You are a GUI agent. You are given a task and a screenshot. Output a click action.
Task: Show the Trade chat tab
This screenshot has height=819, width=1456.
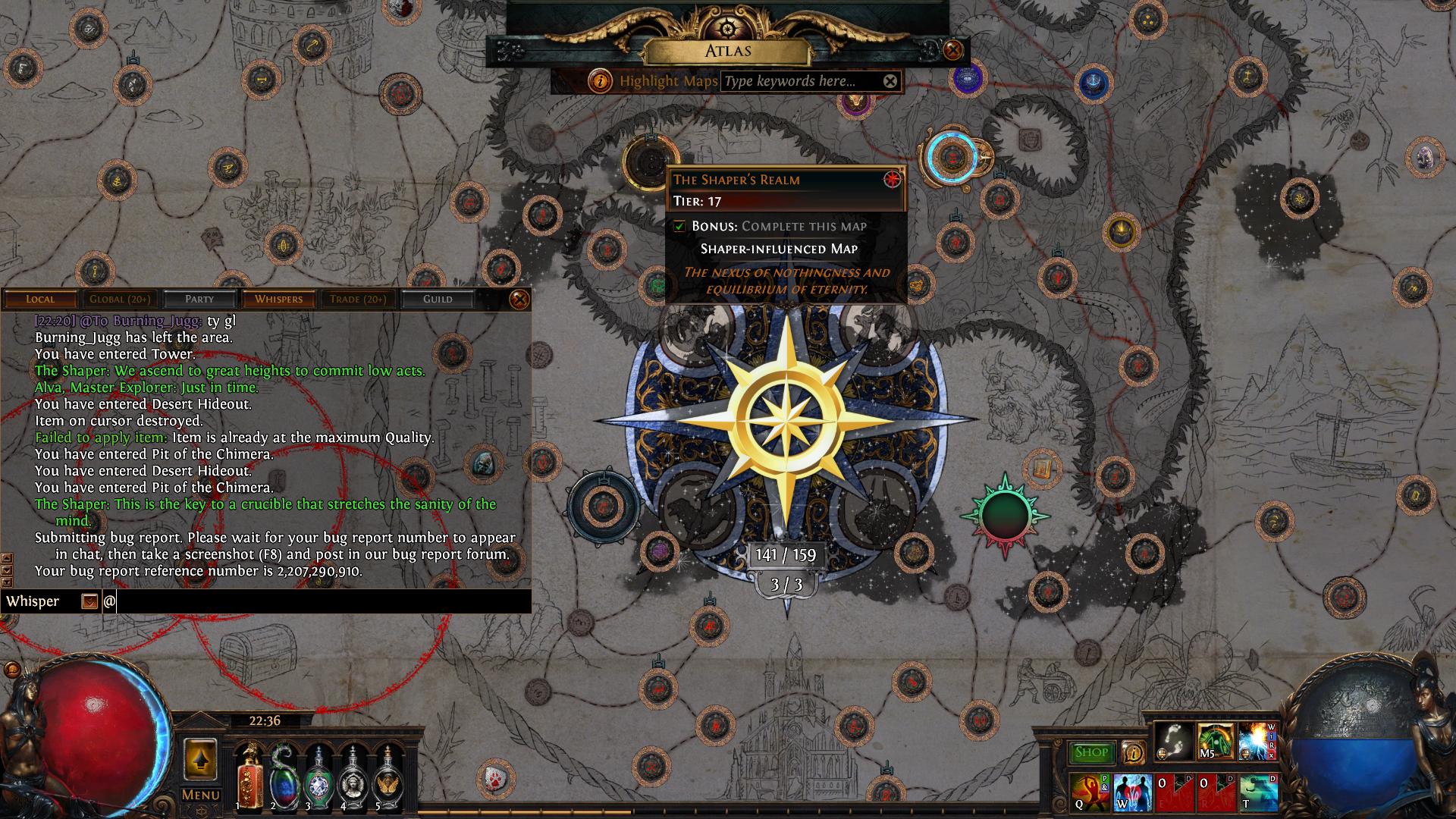tap(358, 299)
